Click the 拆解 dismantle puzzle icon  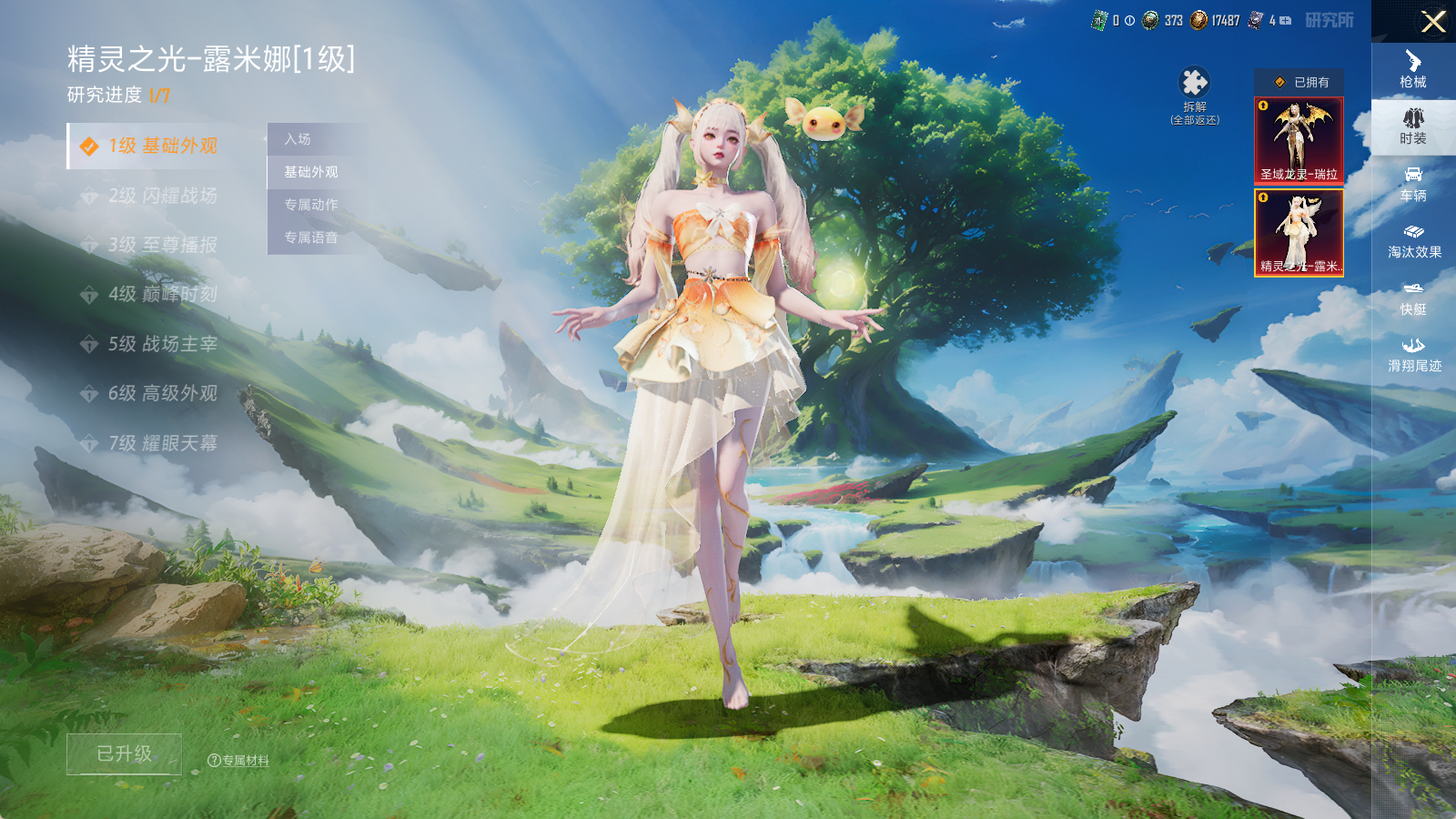click(x=1194, y=84)
